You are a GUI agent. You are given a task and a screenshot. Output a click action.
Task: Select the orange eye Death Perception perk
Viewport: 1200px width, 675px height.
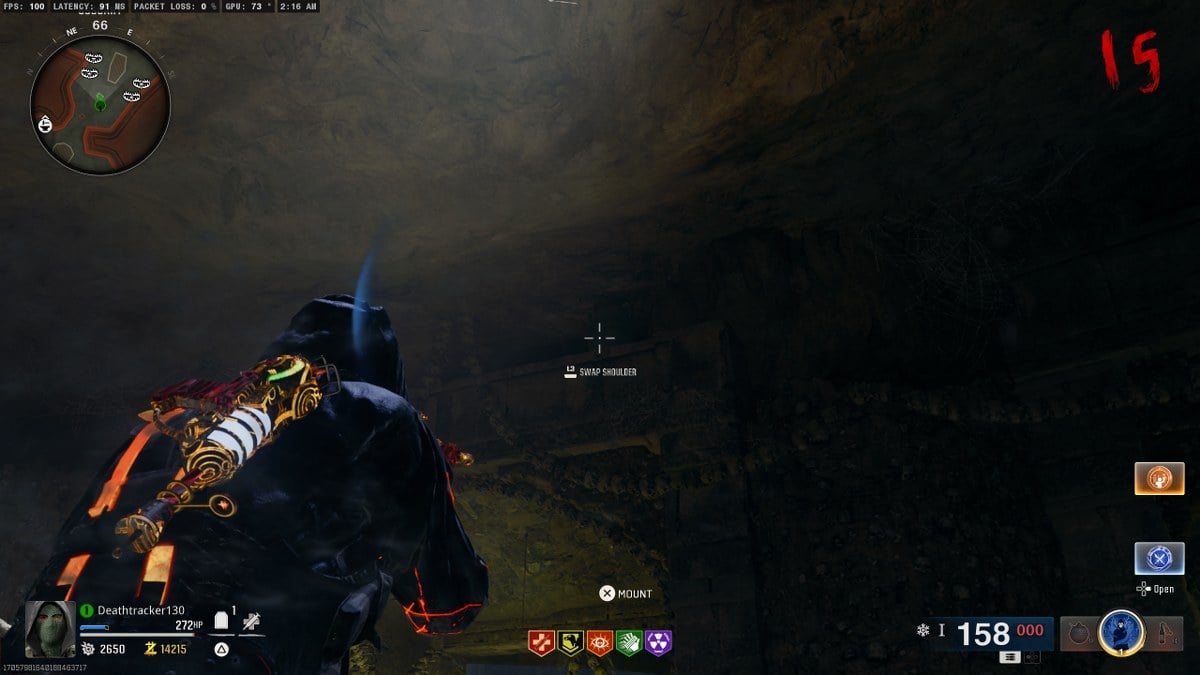coord(600,642)
